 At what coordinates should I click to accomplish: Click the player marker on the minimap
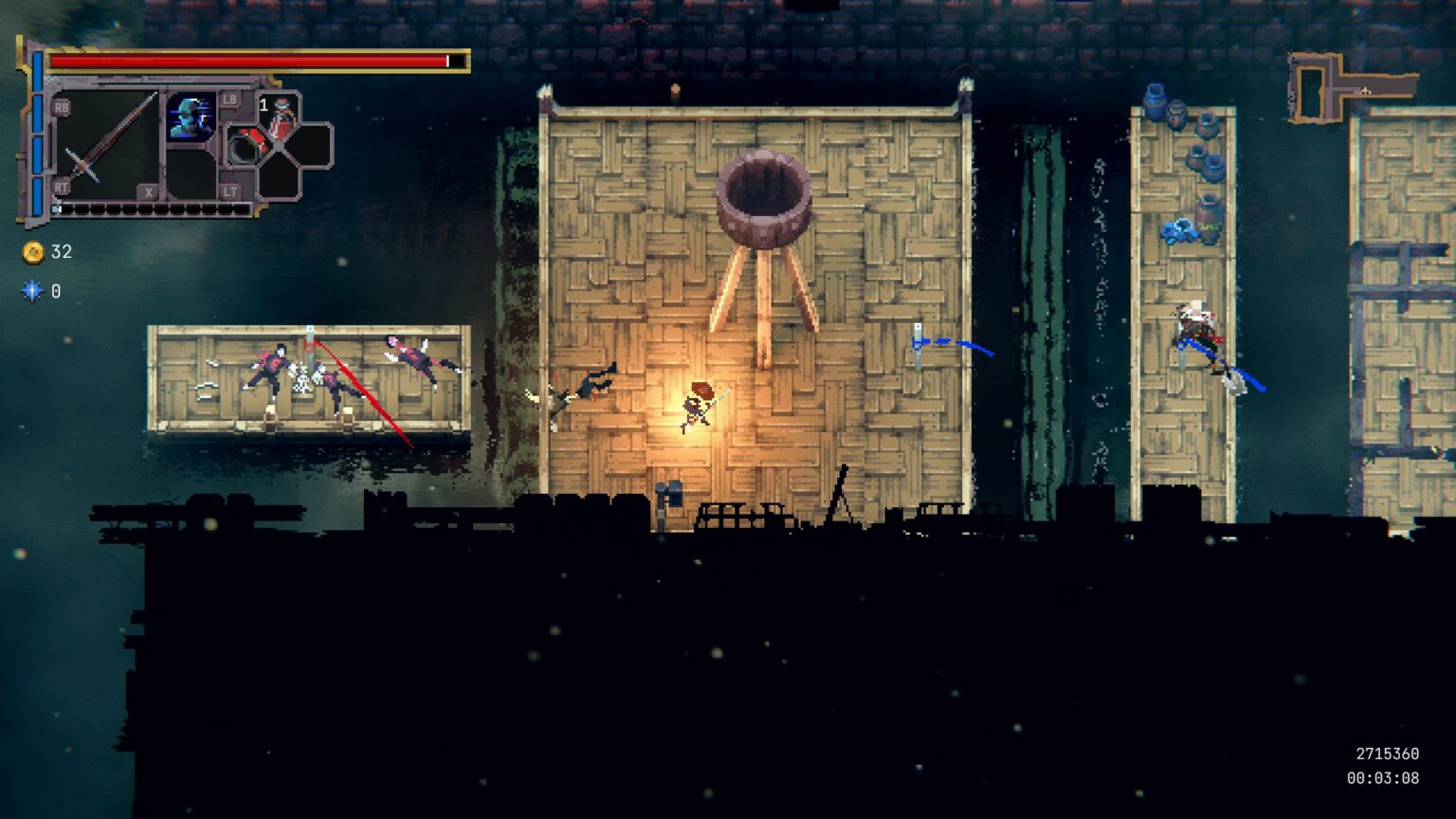tap(1366, 90)
